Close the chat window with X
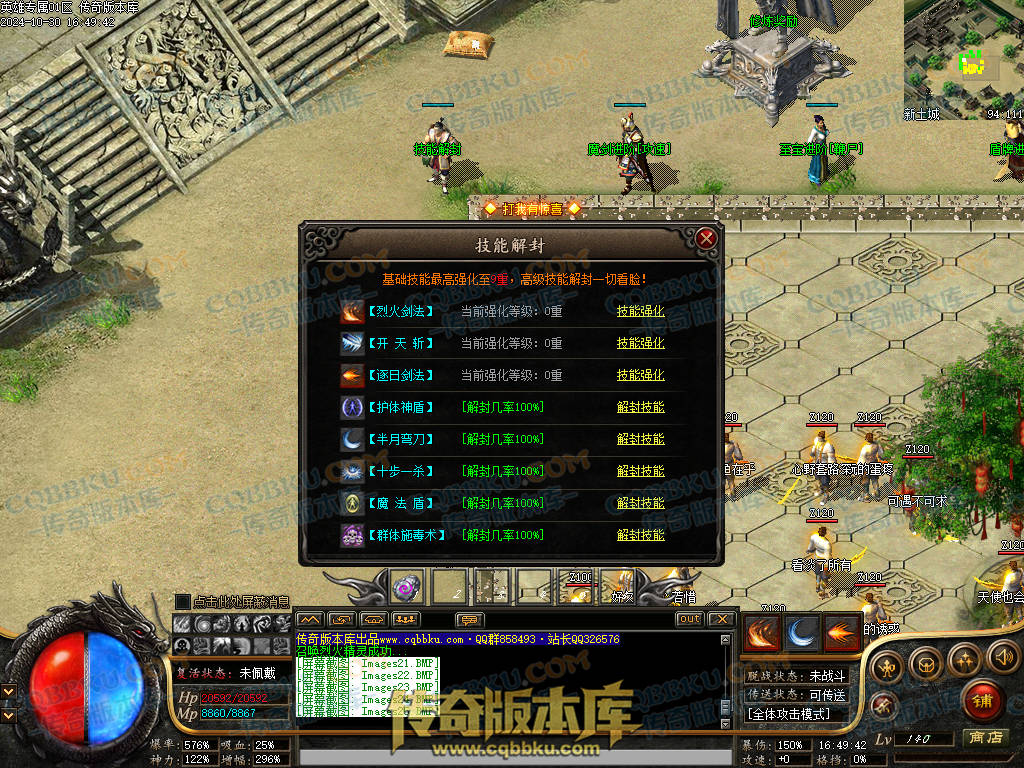 [720, 619]
